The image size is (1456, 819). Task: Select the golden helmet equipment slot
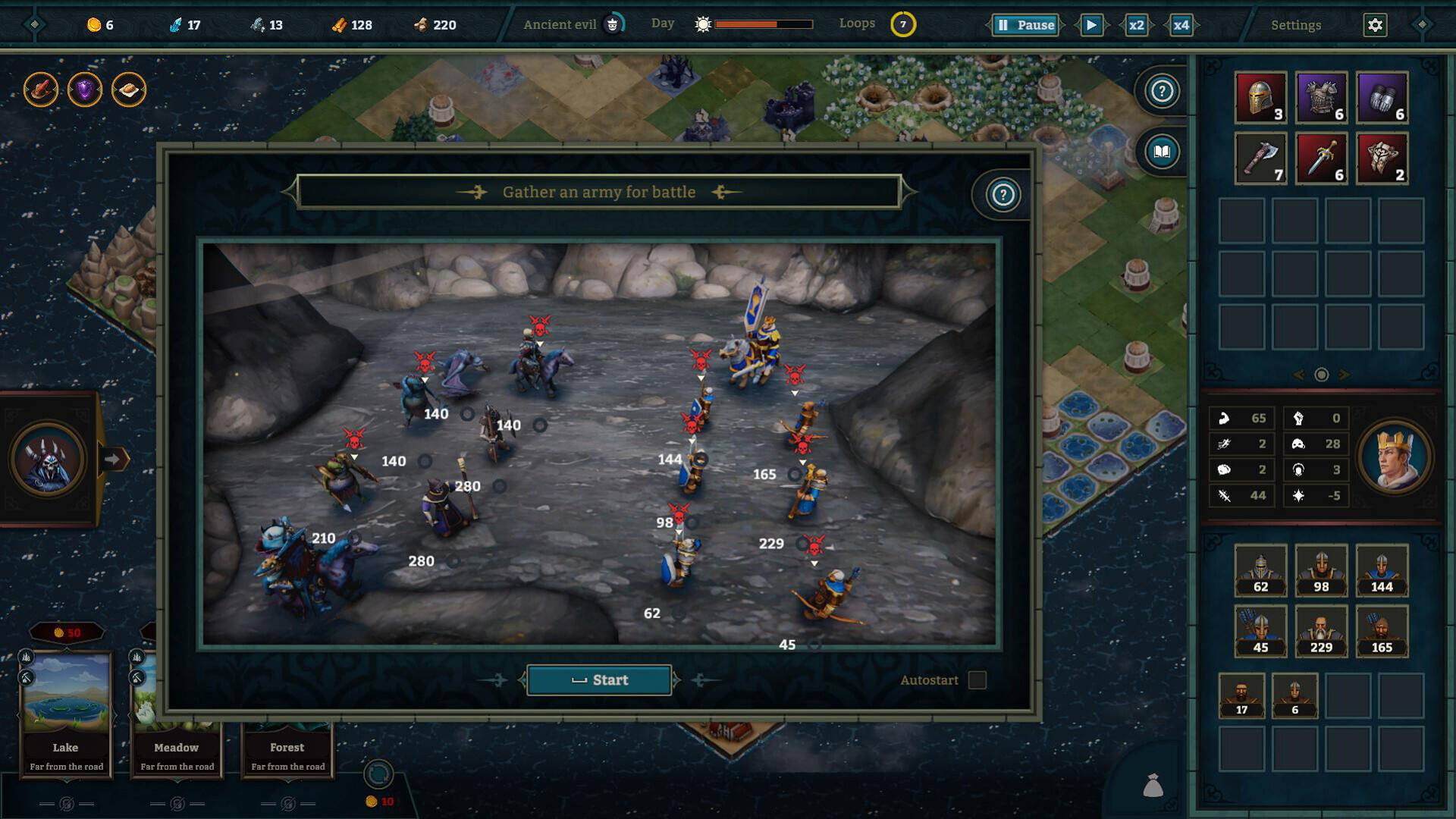coord(1260,98)
